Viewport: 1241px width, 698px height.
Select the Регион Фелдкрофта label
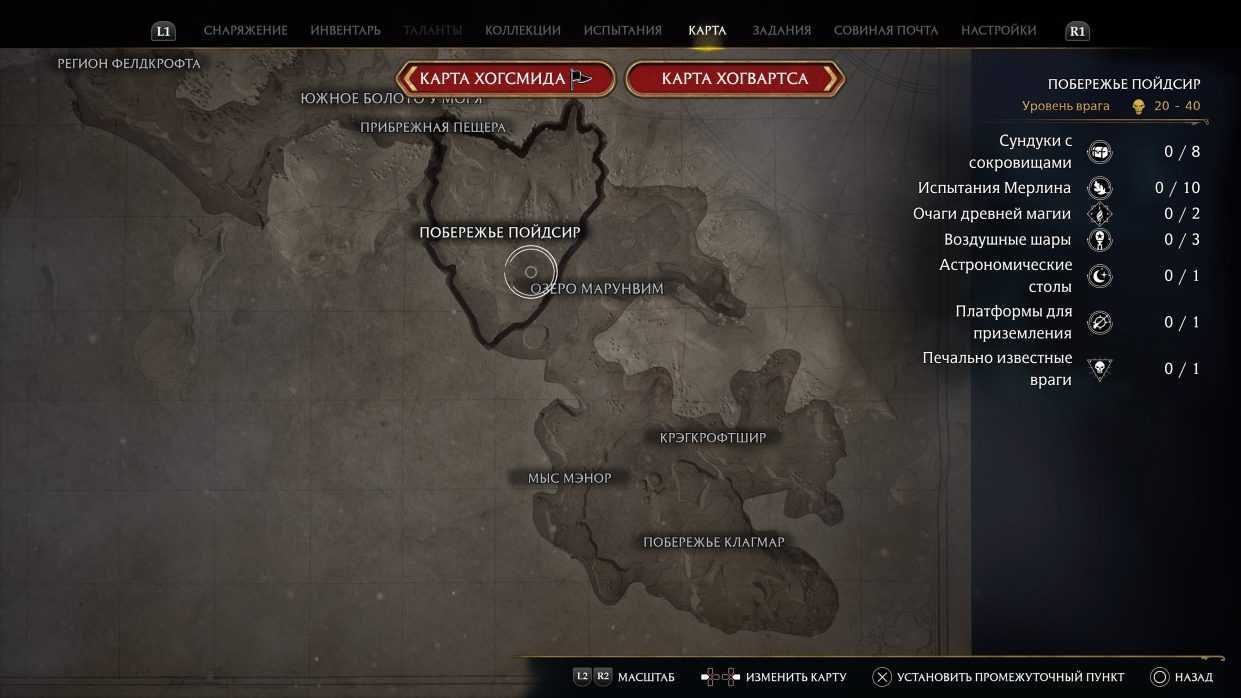pos(129,64)
